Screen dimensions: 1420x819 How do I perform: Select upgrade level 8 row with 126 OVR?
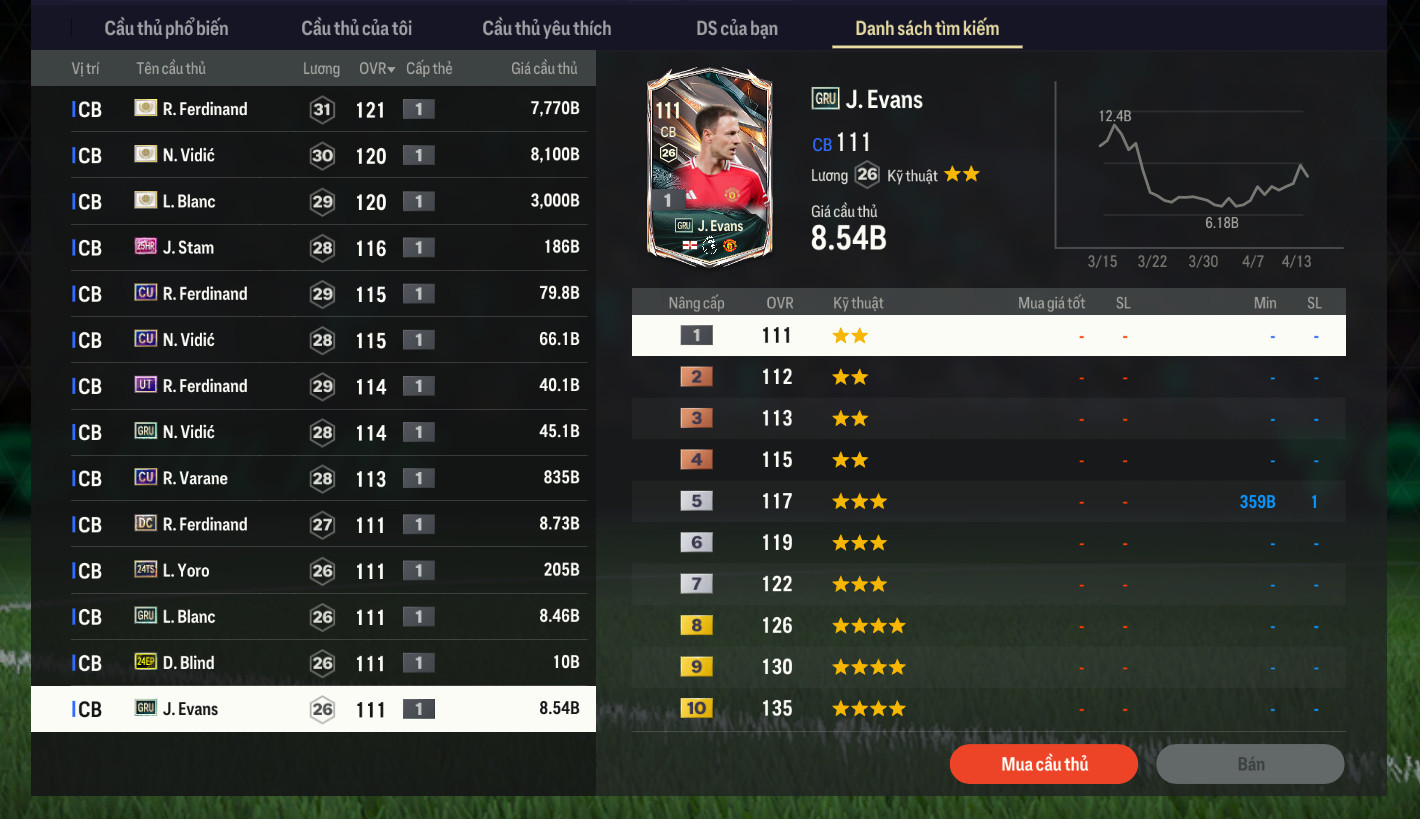(x=988, y=626)
